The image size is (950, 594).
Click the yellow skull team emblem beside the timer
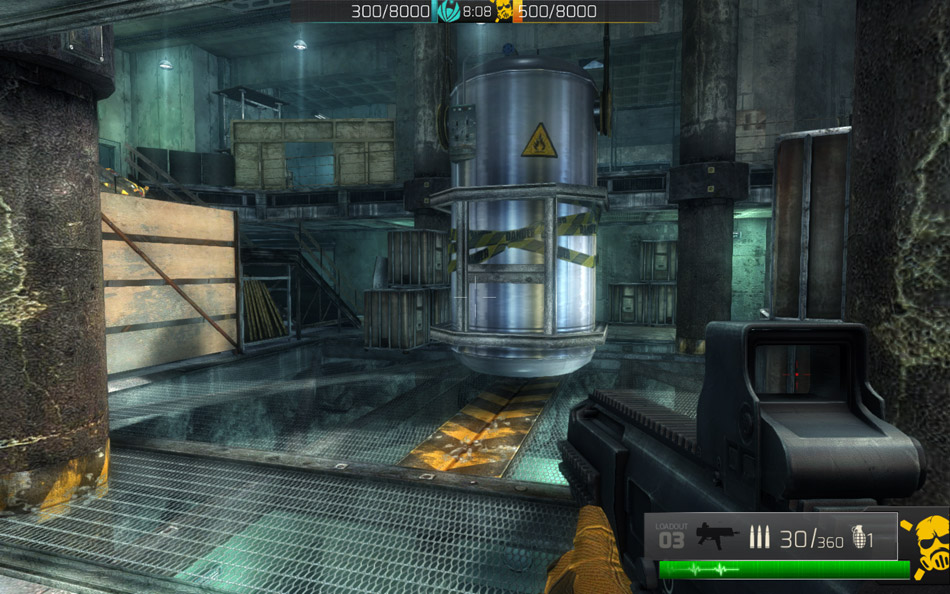pyautogui.click(x=504, y=12)
